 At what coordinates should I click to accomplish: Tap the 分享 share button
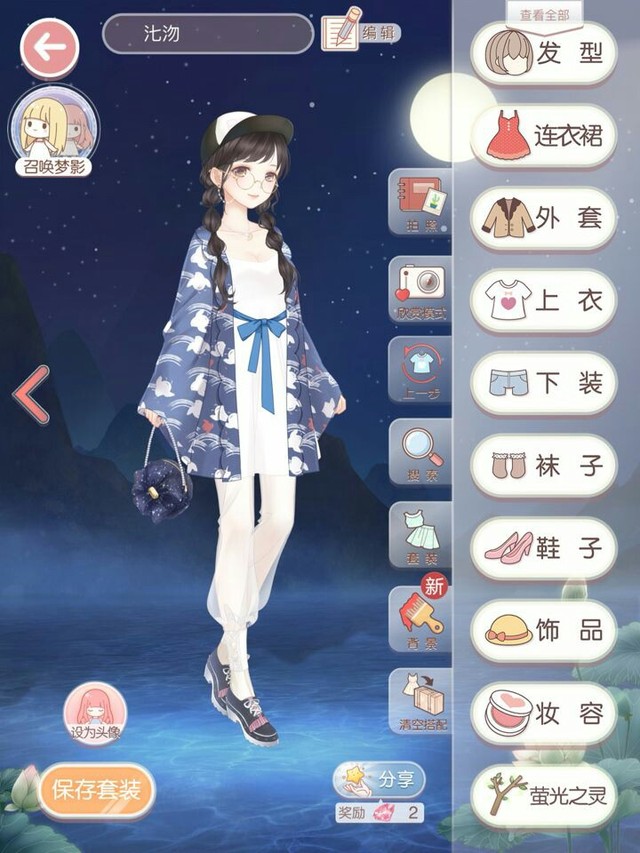tap(380, 778)
